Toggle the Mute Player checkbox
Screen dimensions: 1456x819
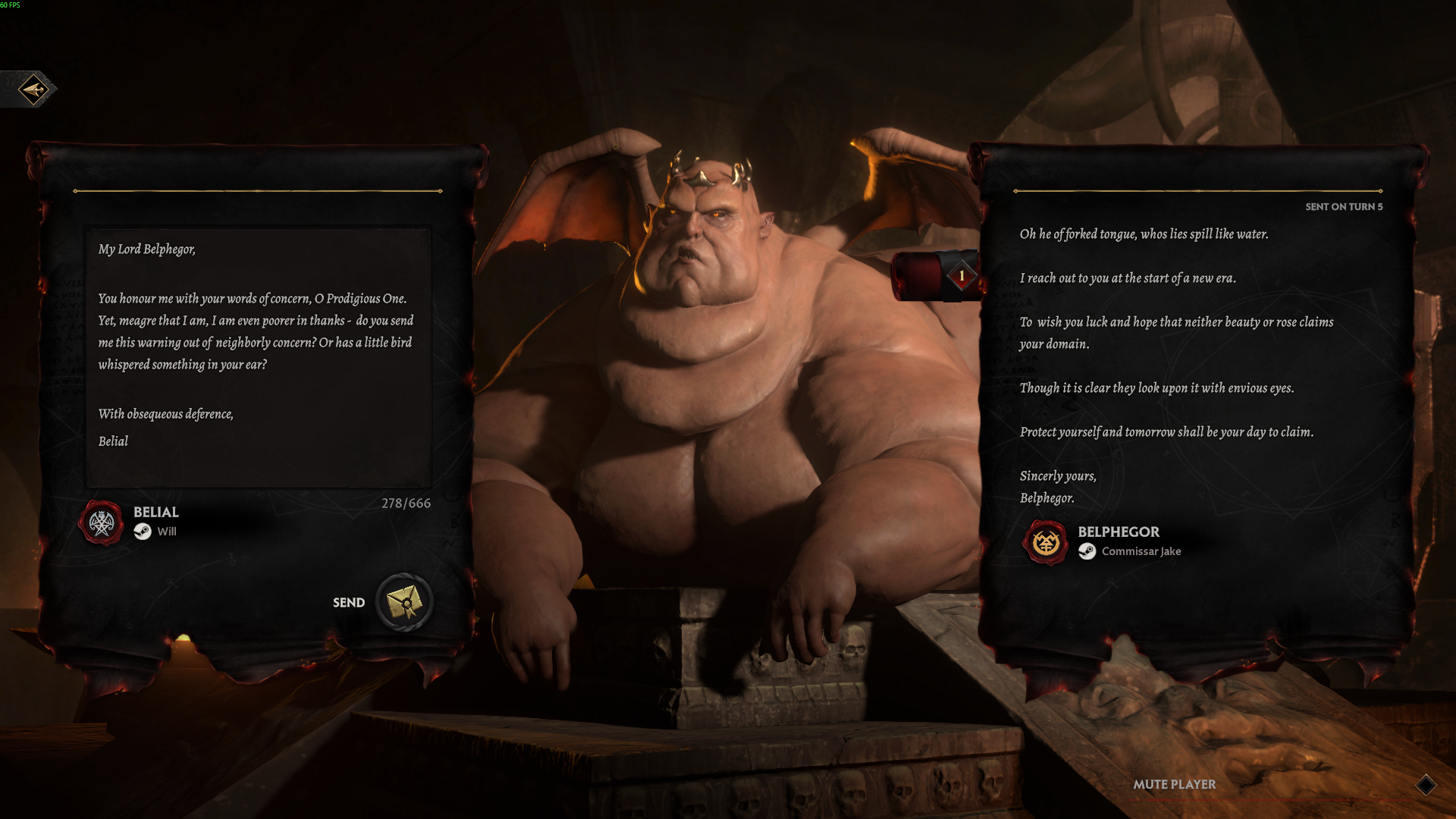click(x=1426, y=785)
